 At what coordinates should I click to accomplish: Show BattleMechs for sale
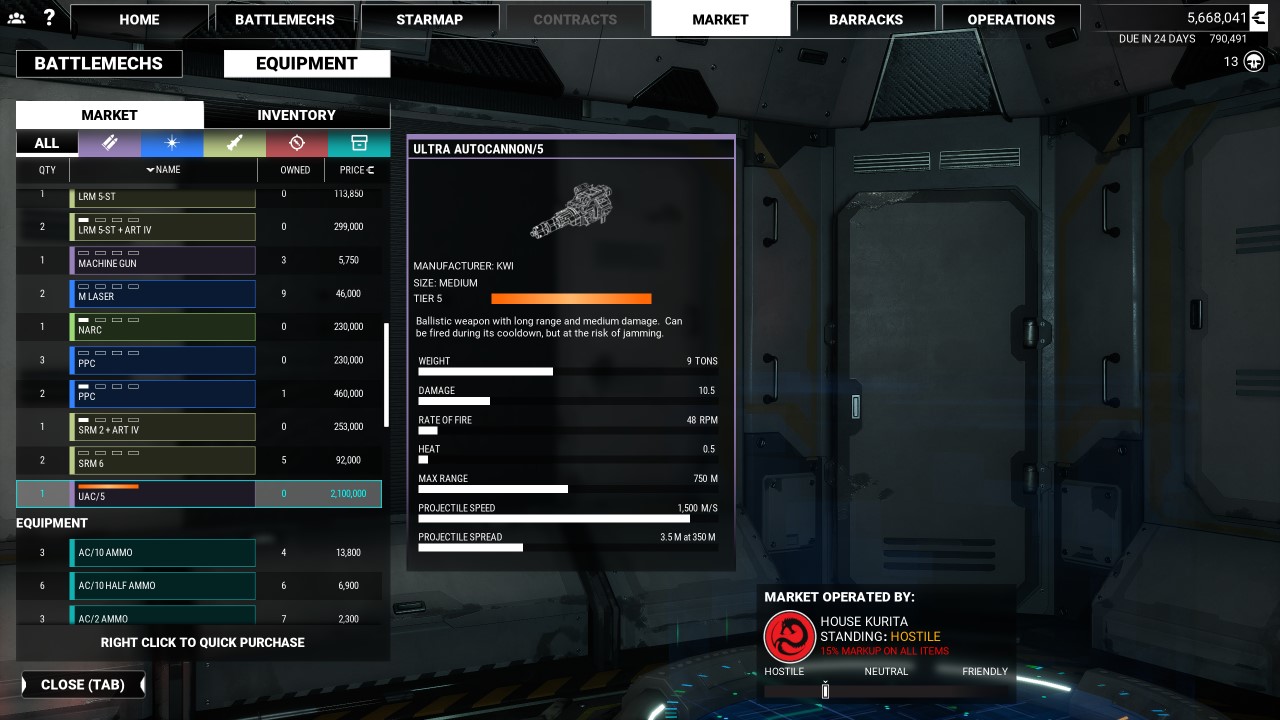[x=98, y=63]
